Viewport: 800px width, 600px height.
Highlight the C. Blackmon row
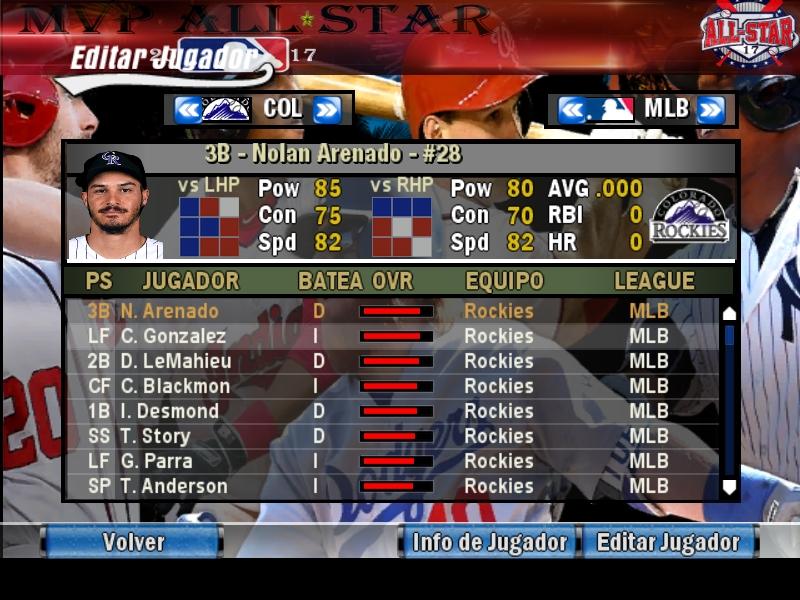pos(175,386)
